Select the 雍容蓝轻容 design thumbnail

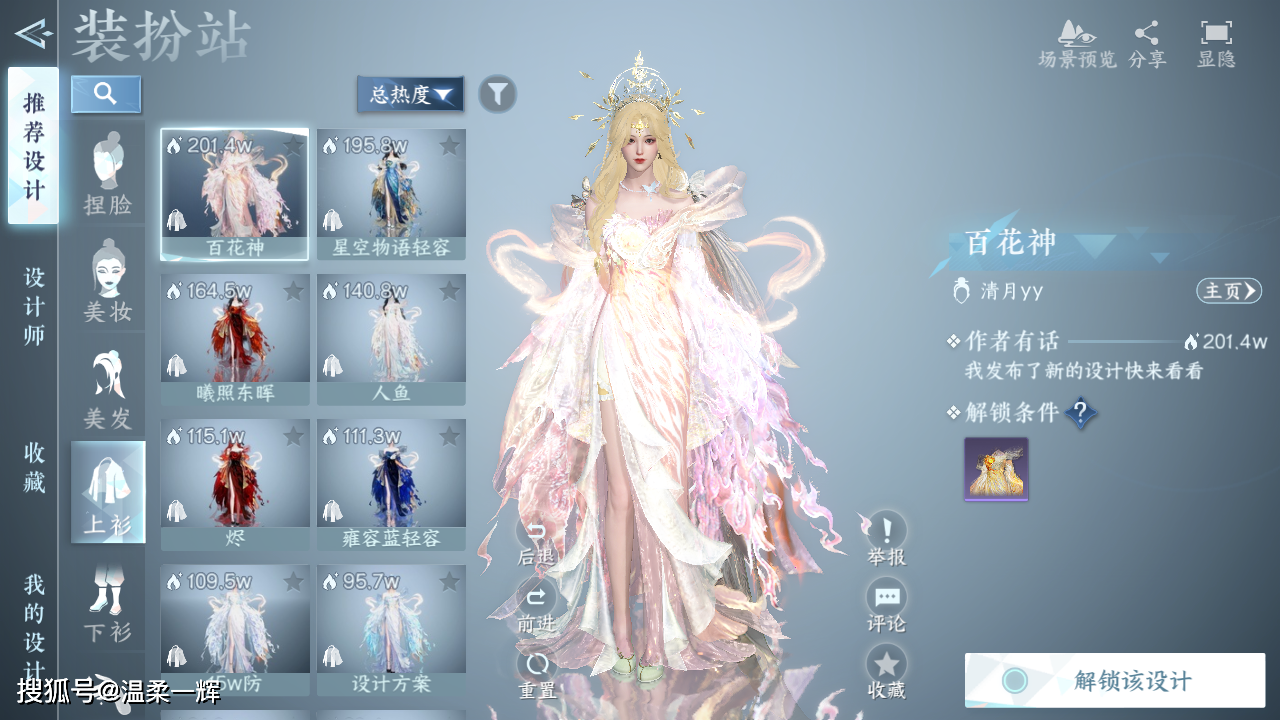coord(391,485)
